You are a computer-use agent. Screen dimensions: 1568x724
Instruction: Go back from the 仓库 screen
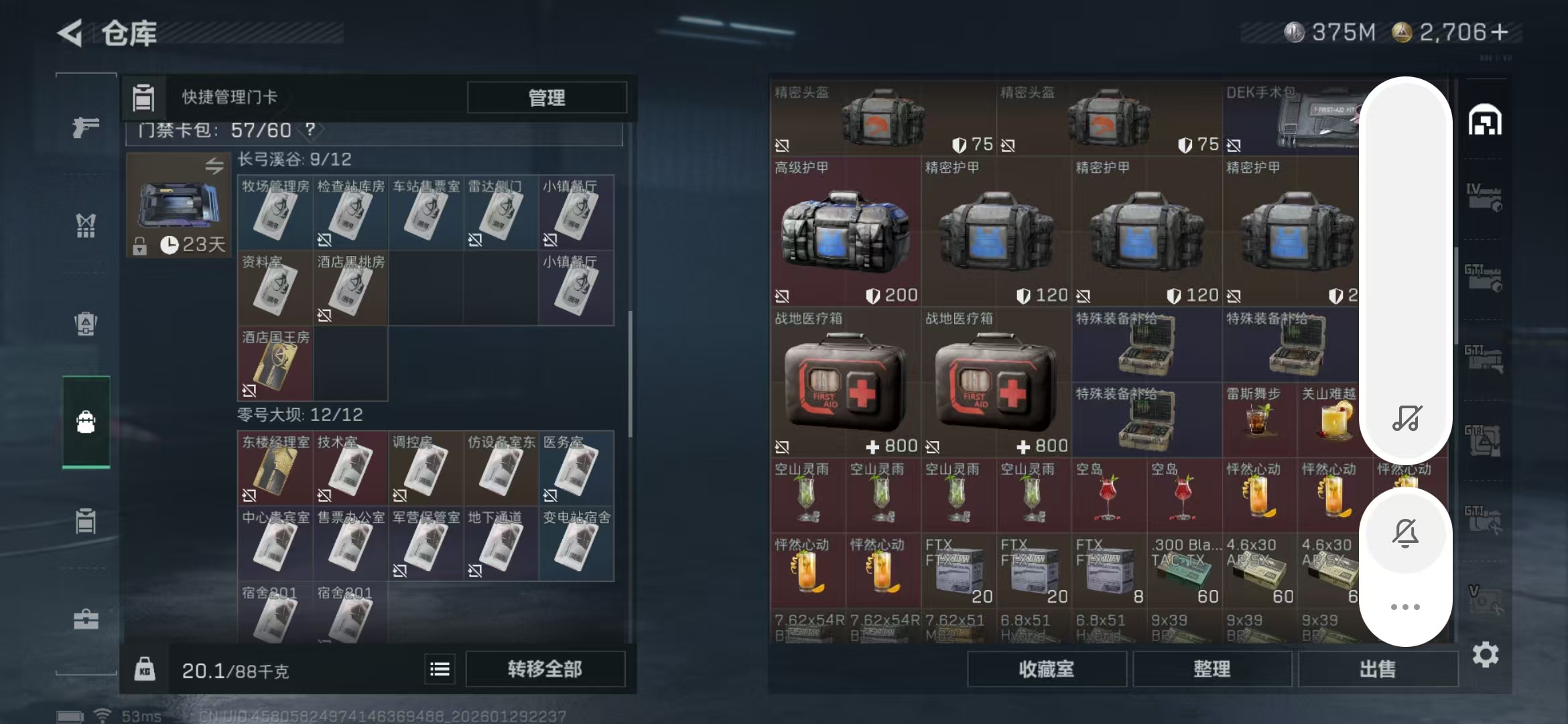70,32
